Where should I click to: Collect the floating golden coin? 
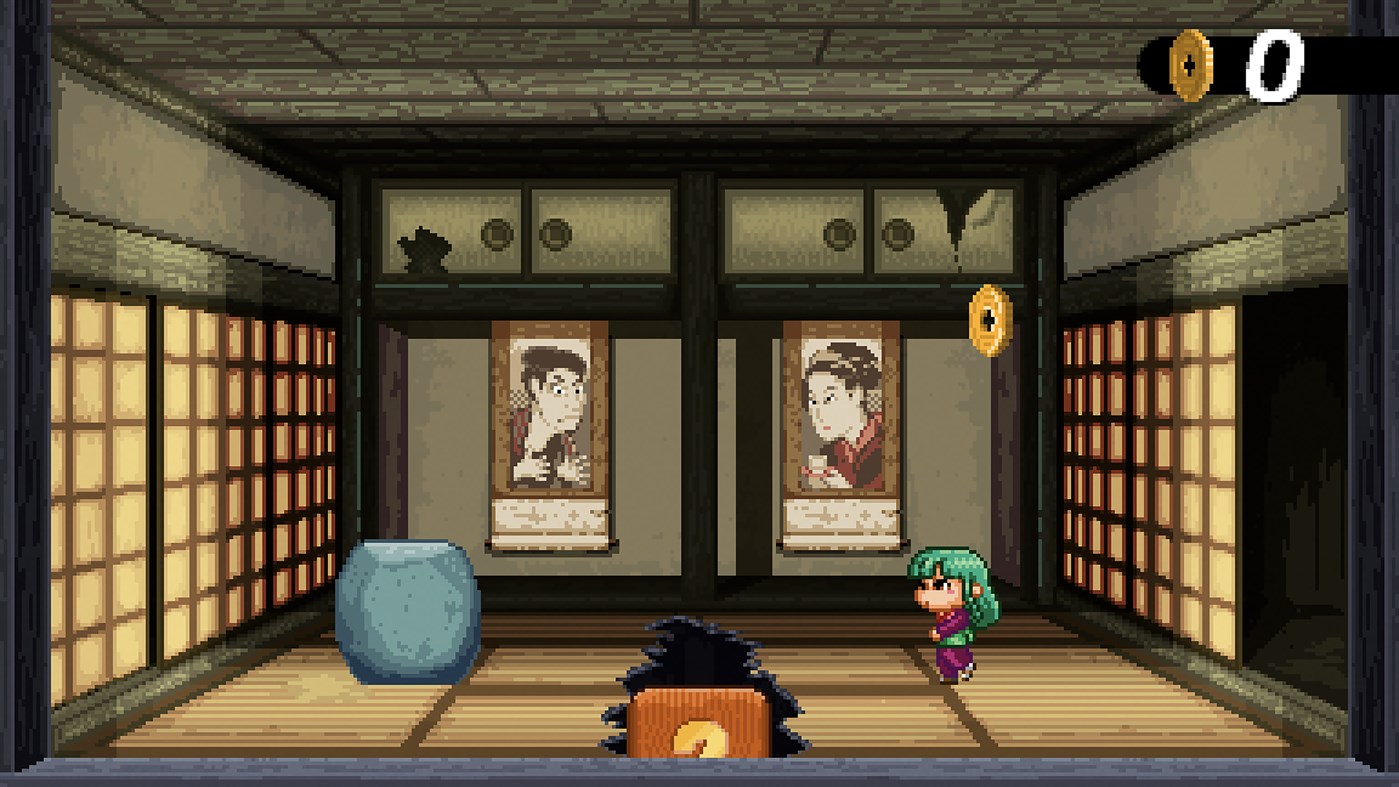[988, 320]
